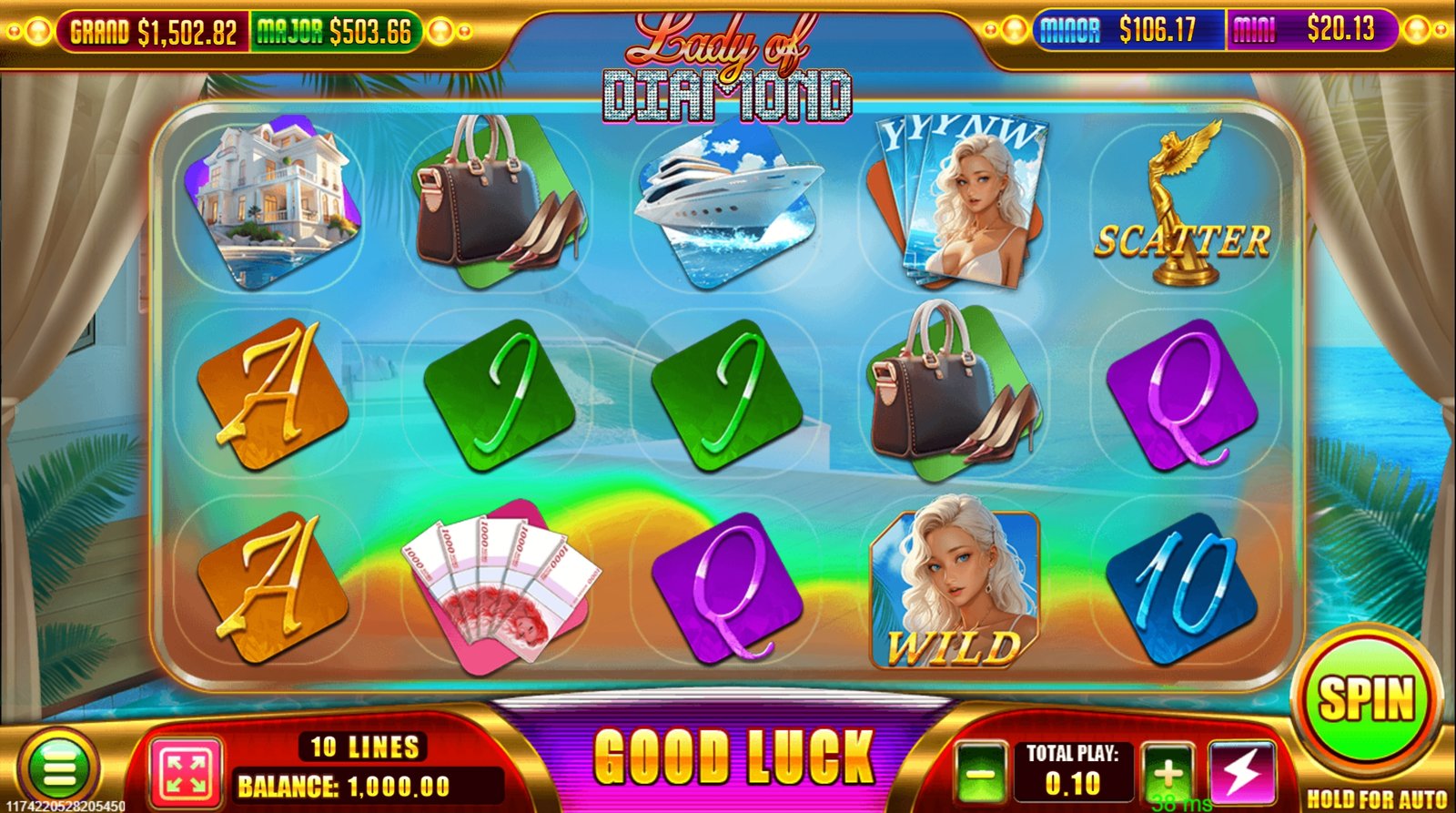Decrease total play with the minus button
Image resolution: width=1456 pixels, height=813 pixels.
(982, 774)
